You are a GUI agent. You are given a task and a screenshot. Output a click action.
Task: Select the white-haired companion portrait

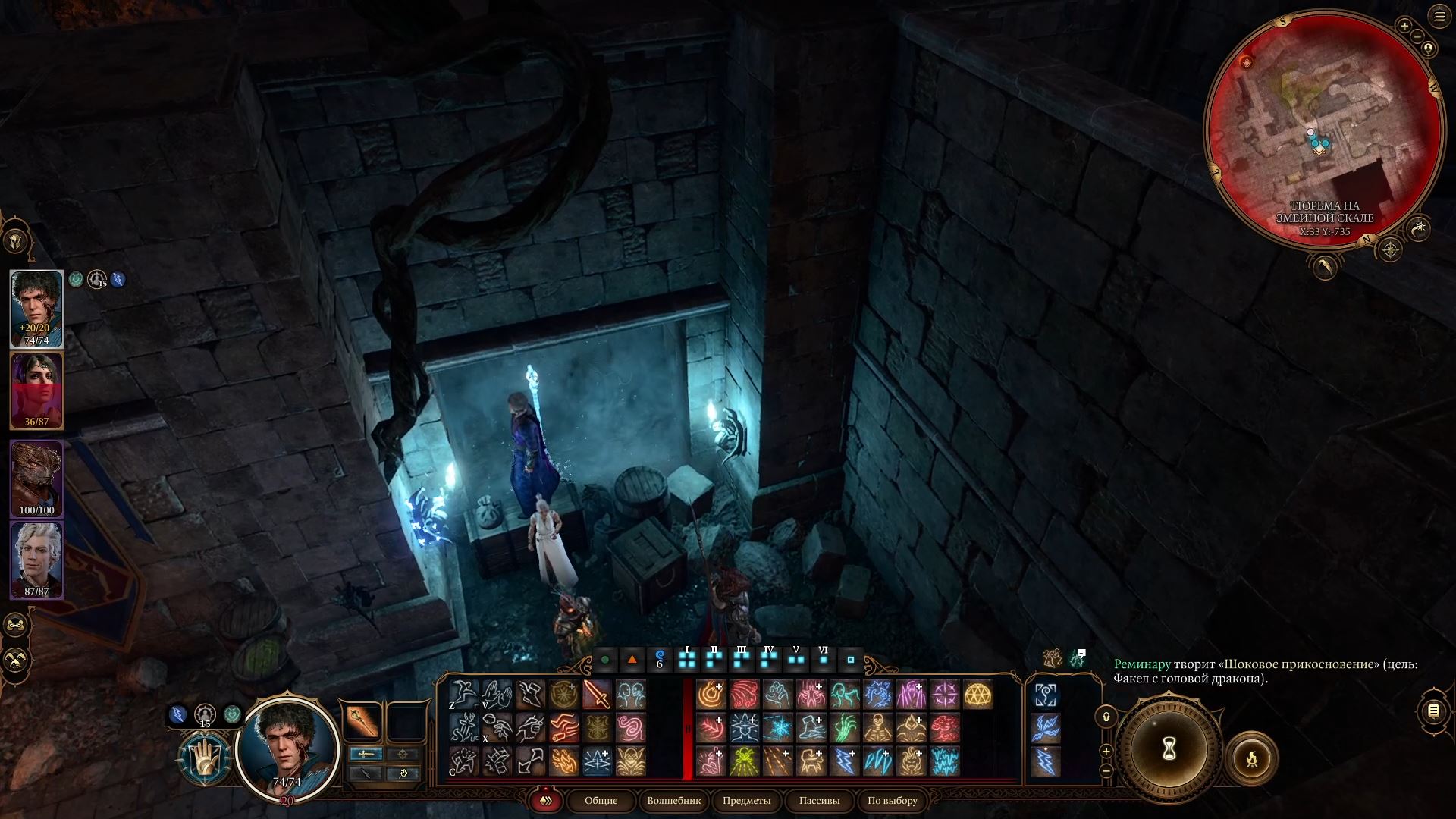click(x=36, y=560)
